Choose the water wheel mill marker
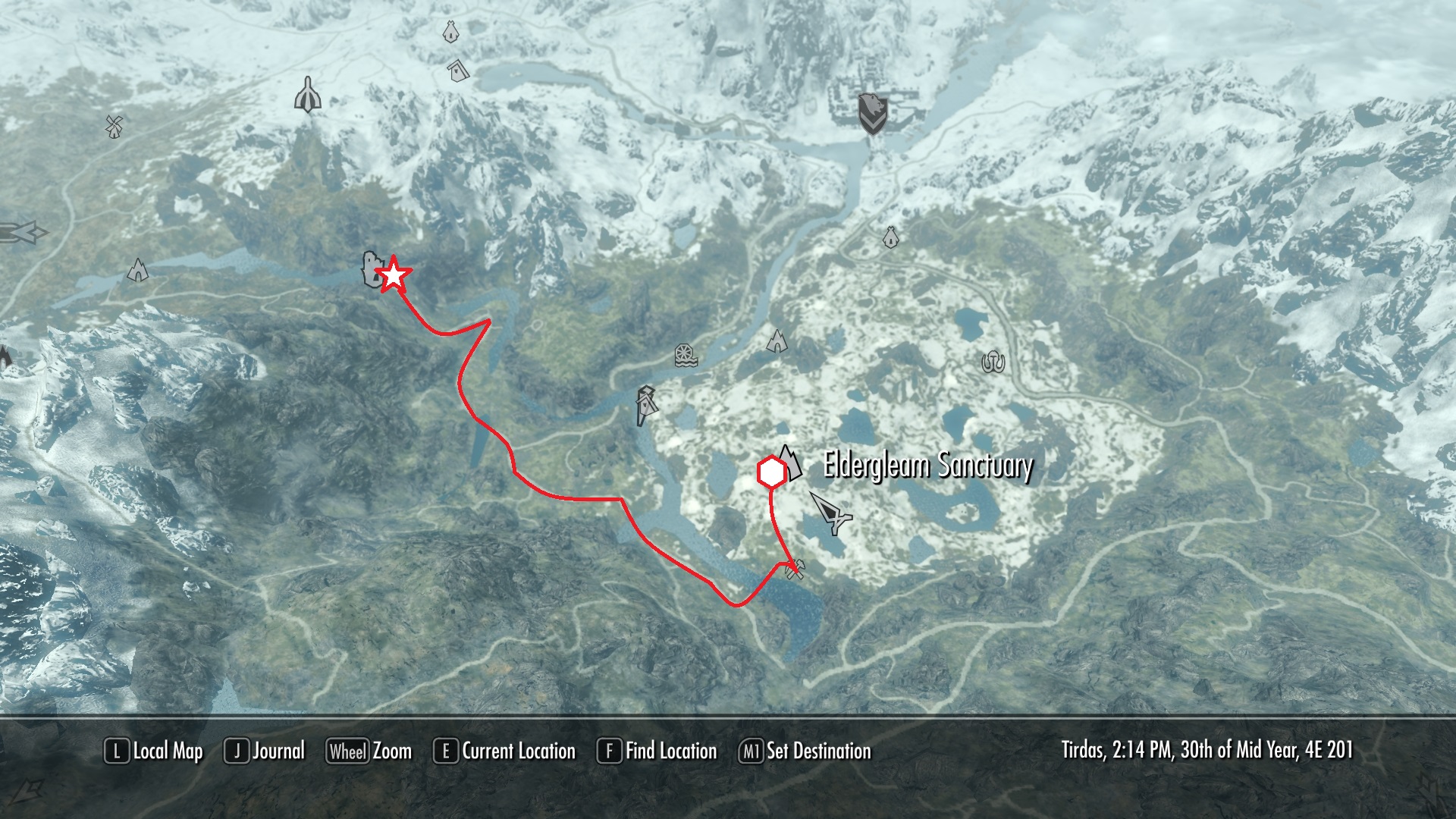 686,356
